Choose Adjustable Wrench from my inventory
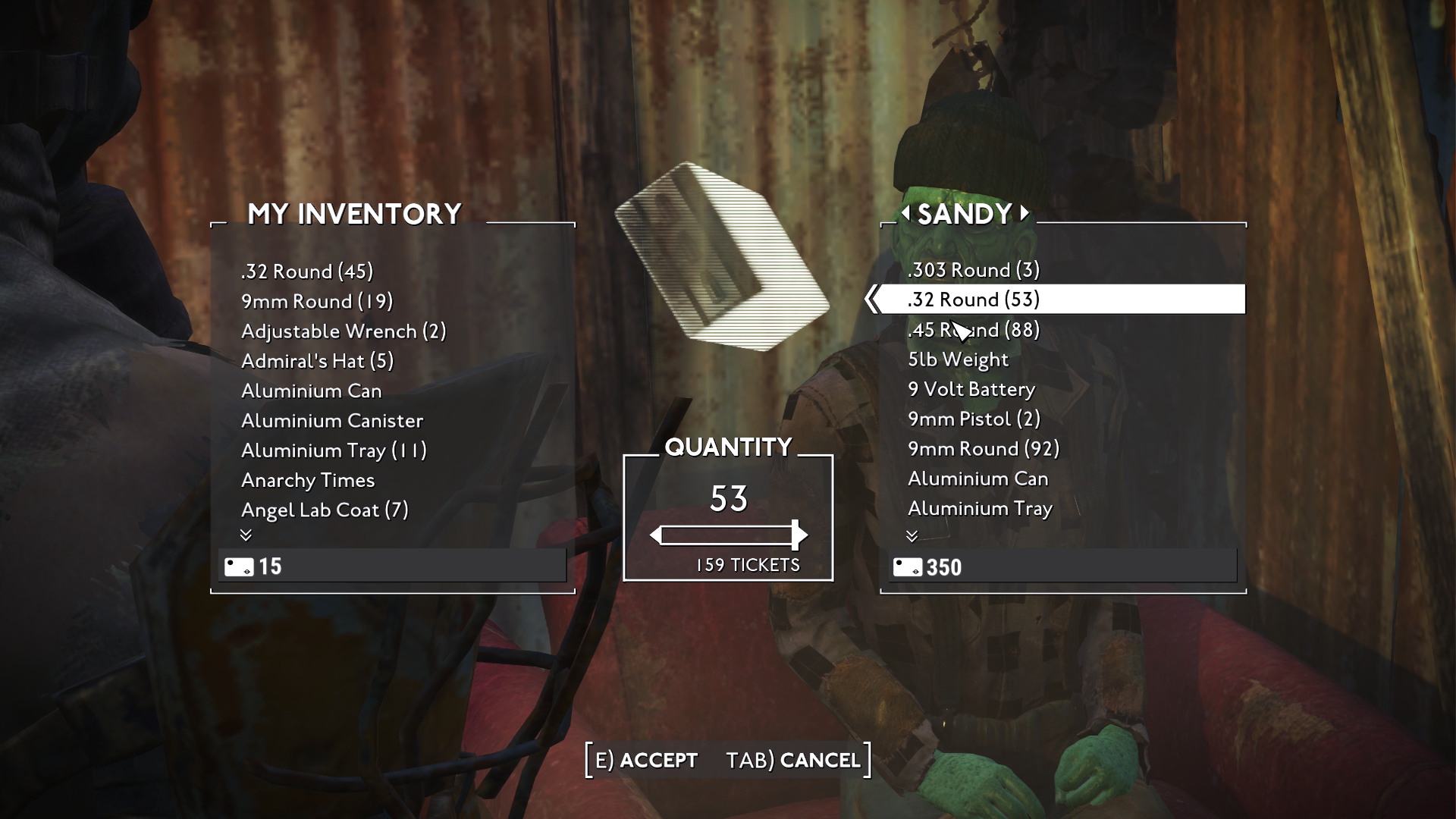Image resolution: width=1456 pixels, height=819 pixels. (x=344, y=331)
